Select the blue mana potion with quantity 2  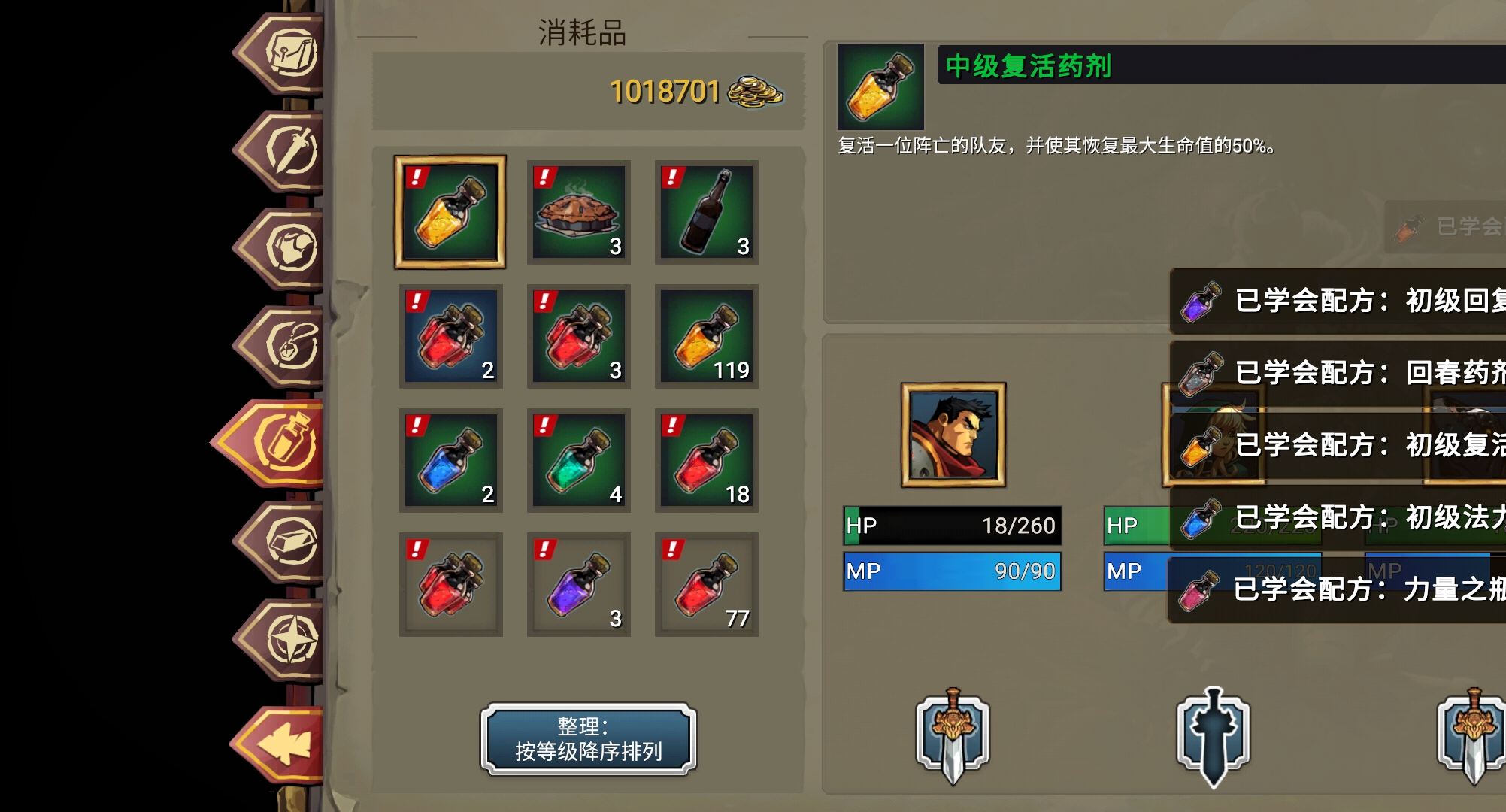tap(450, 460)
